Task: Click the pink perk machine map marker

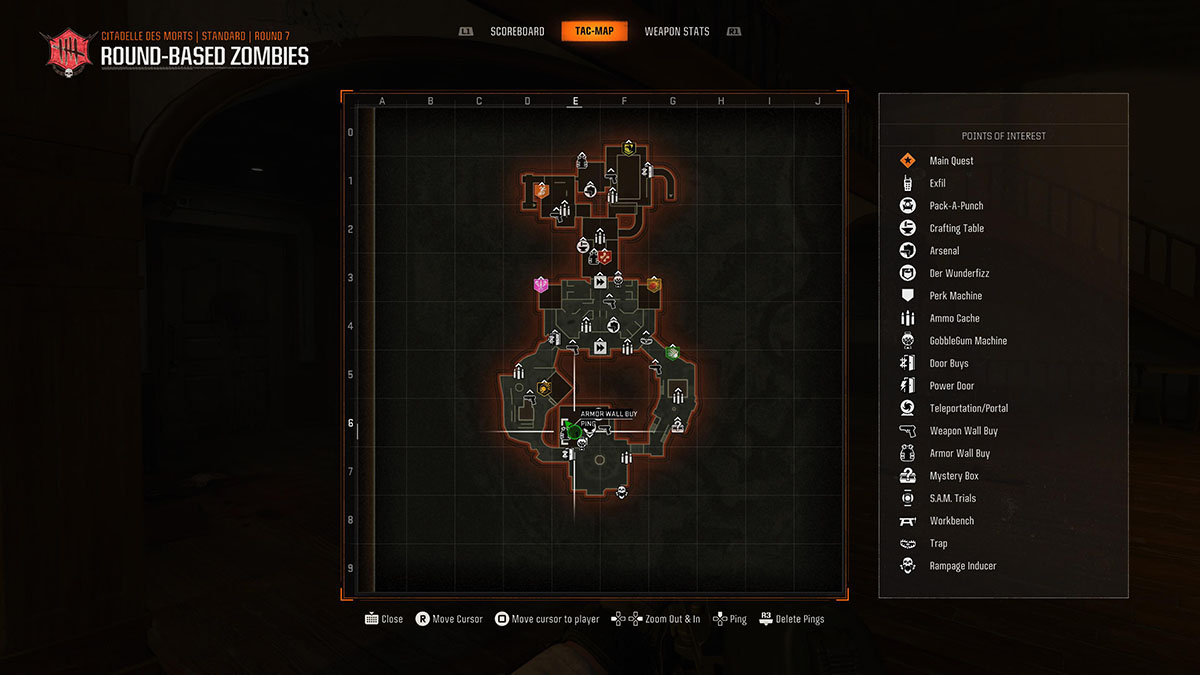Action: click(x=541, y=285)
